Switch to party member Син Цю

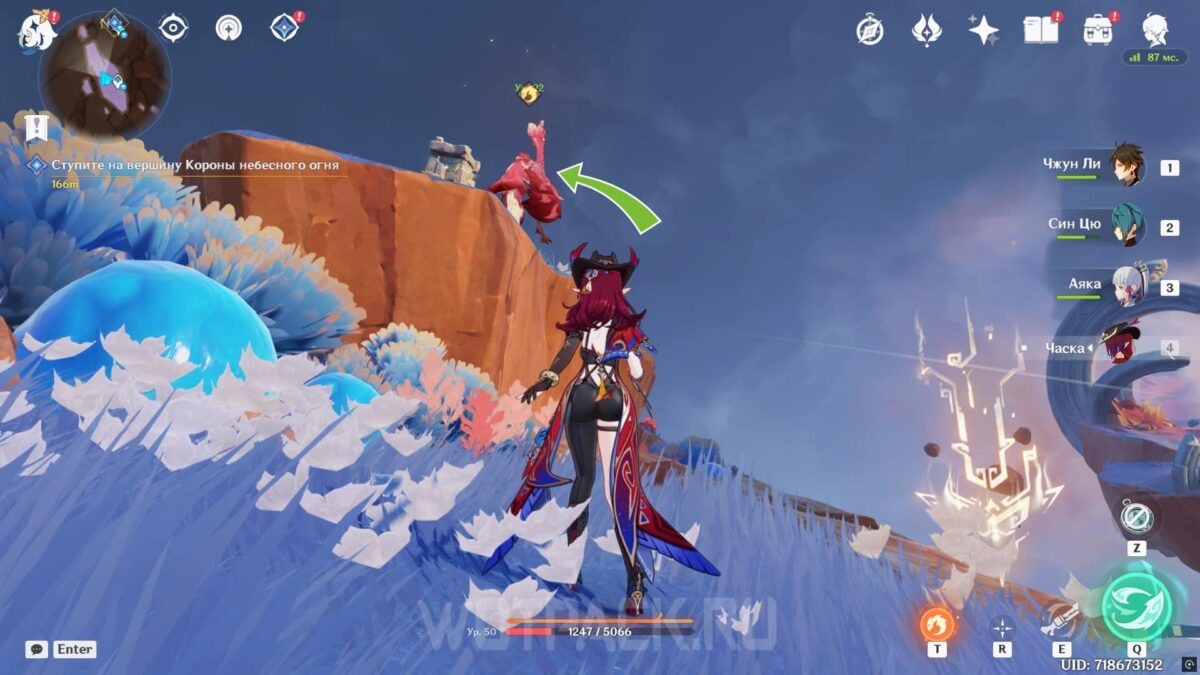pos(1126,225)
